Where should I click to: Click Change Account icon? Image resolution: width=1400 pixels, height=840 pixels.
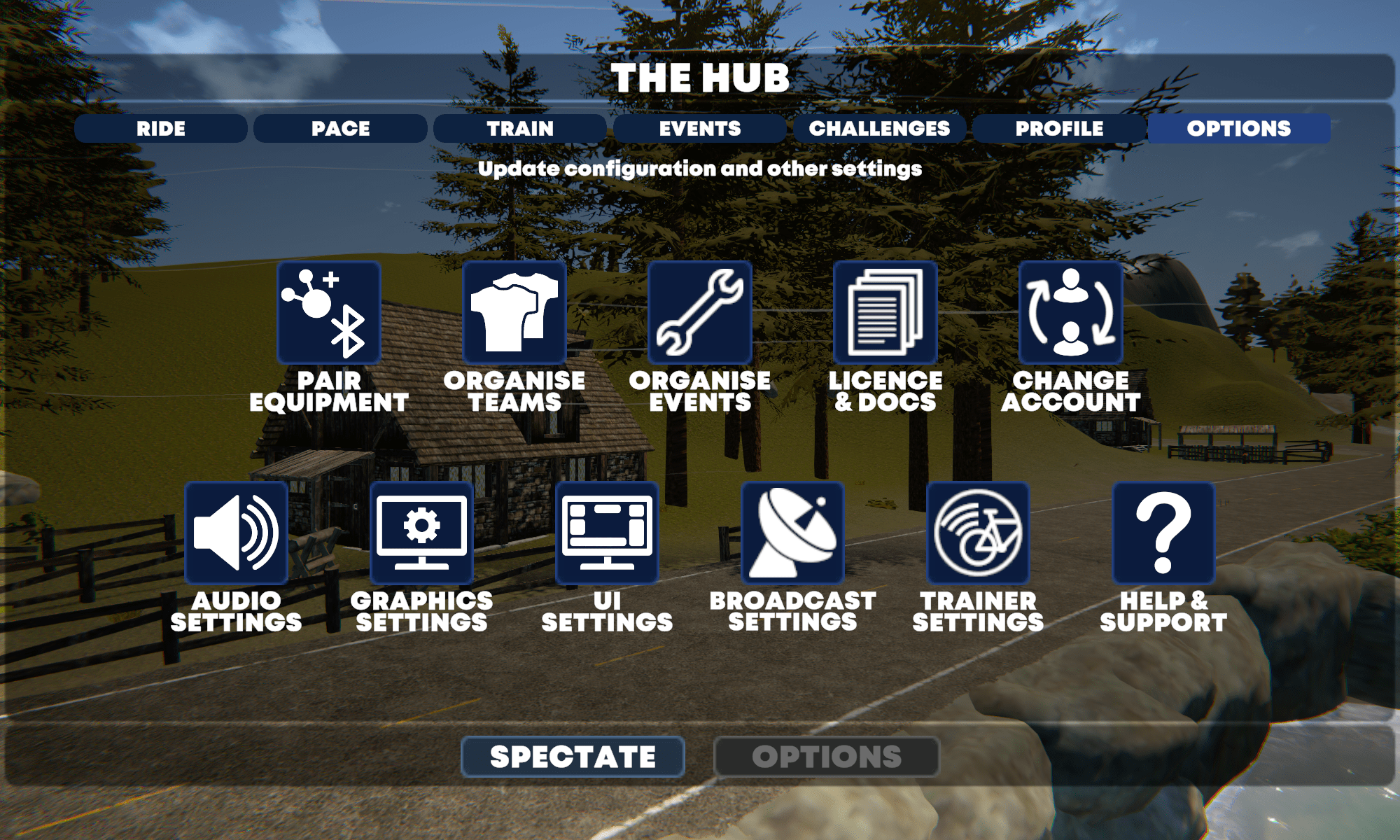pos(1071,313)
